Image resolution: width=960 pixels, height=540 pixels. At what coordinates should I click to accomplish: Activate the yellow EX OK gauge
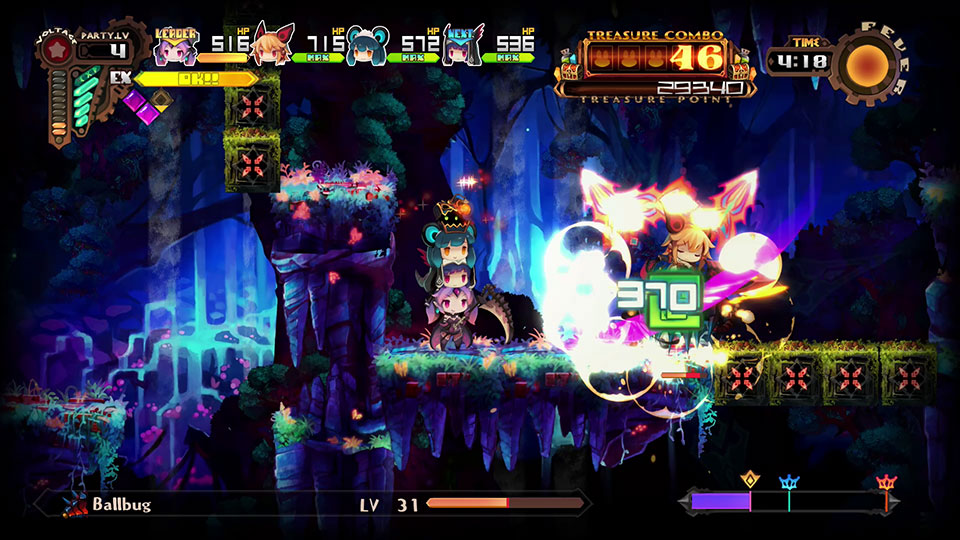(x=190, y=78)
